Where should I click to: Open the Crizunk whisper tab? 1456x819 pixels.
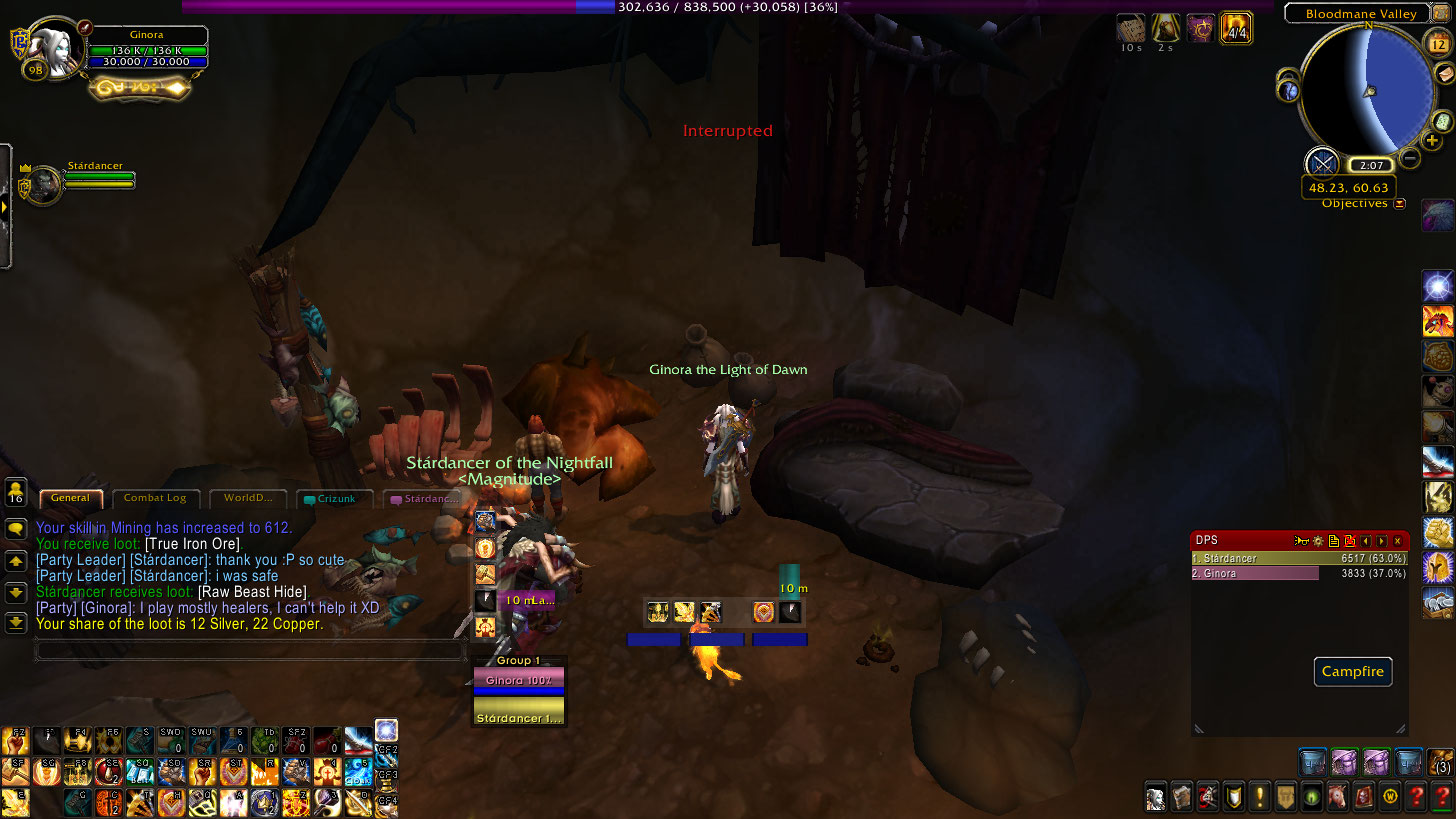tap(336, 498)
